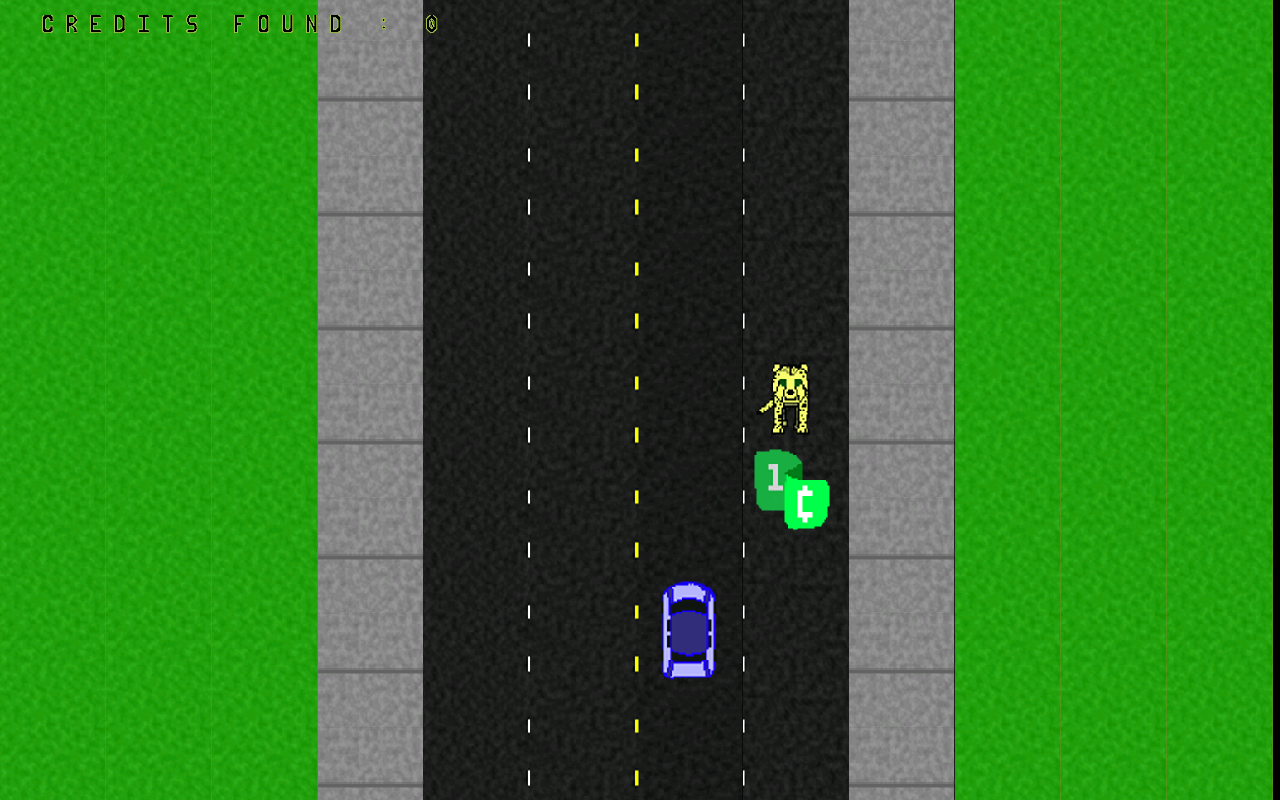Click the darker green coin showing the 1

[x=772, y=475]
